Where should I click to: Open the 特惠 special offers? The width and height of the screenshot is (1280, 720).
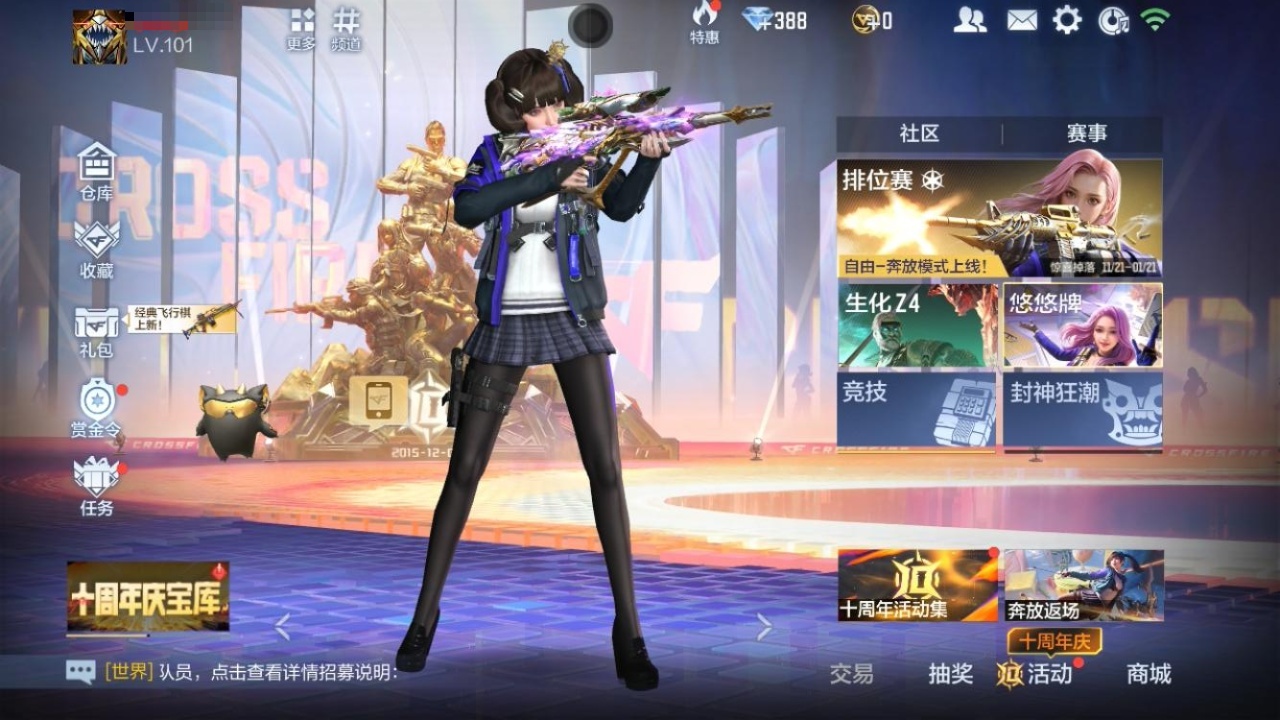tap(705, 22)
